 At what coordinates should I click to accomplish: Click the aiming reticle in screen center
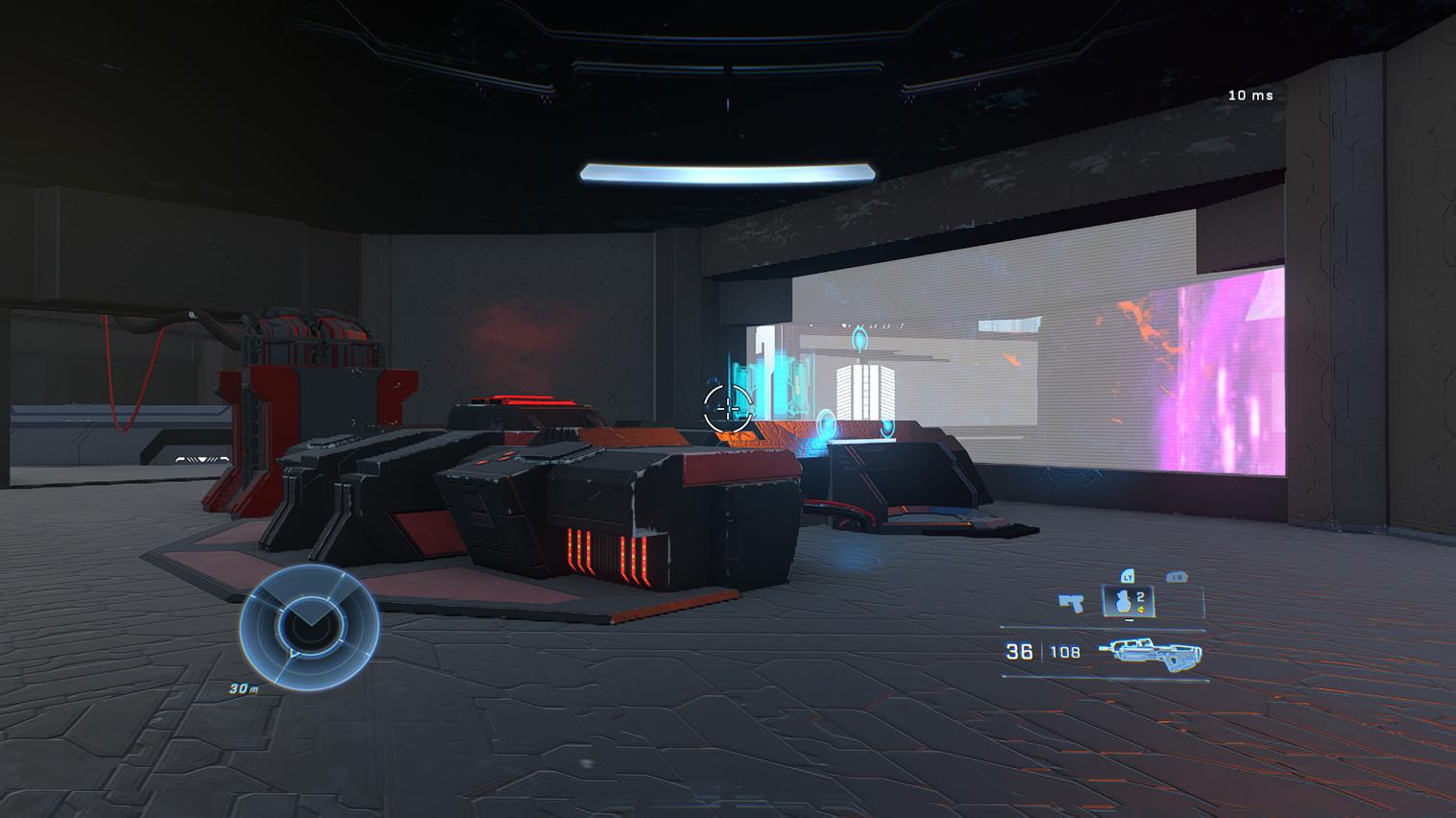click(727, 406)
